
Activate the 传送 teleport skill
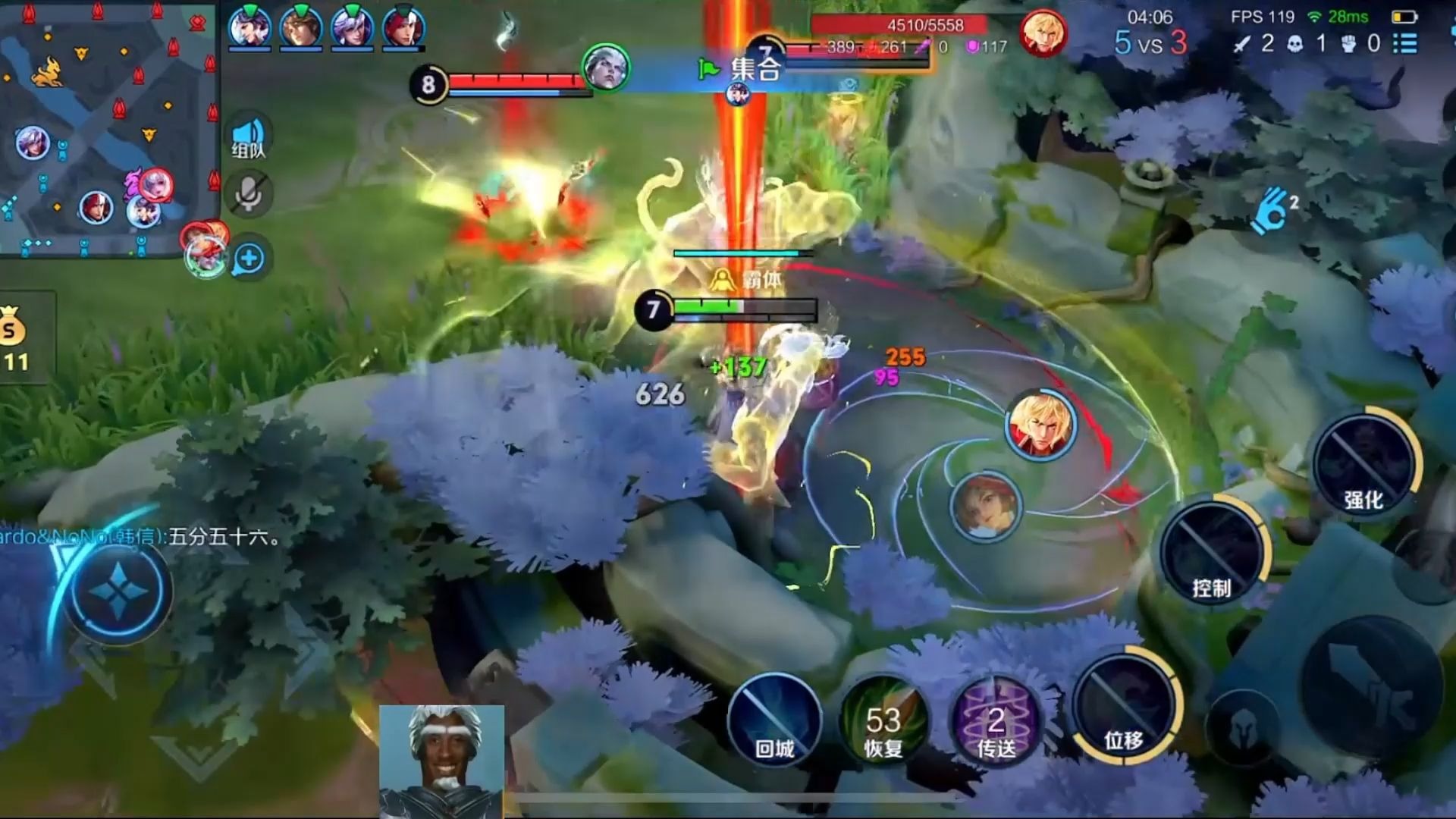[996, 720]
